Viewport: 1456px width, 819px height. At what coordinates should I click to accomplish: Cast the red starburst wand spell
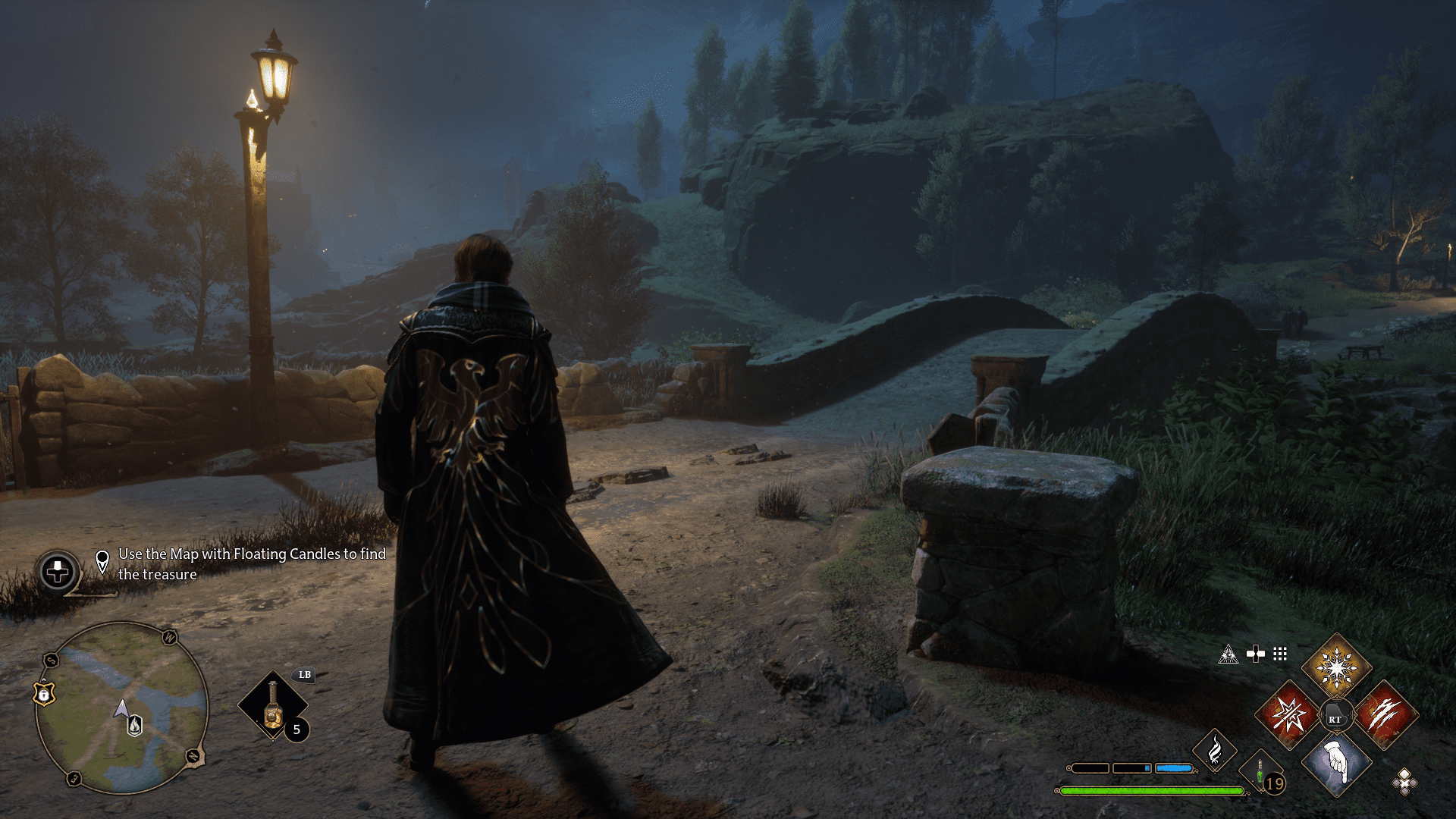point(1288,715)
